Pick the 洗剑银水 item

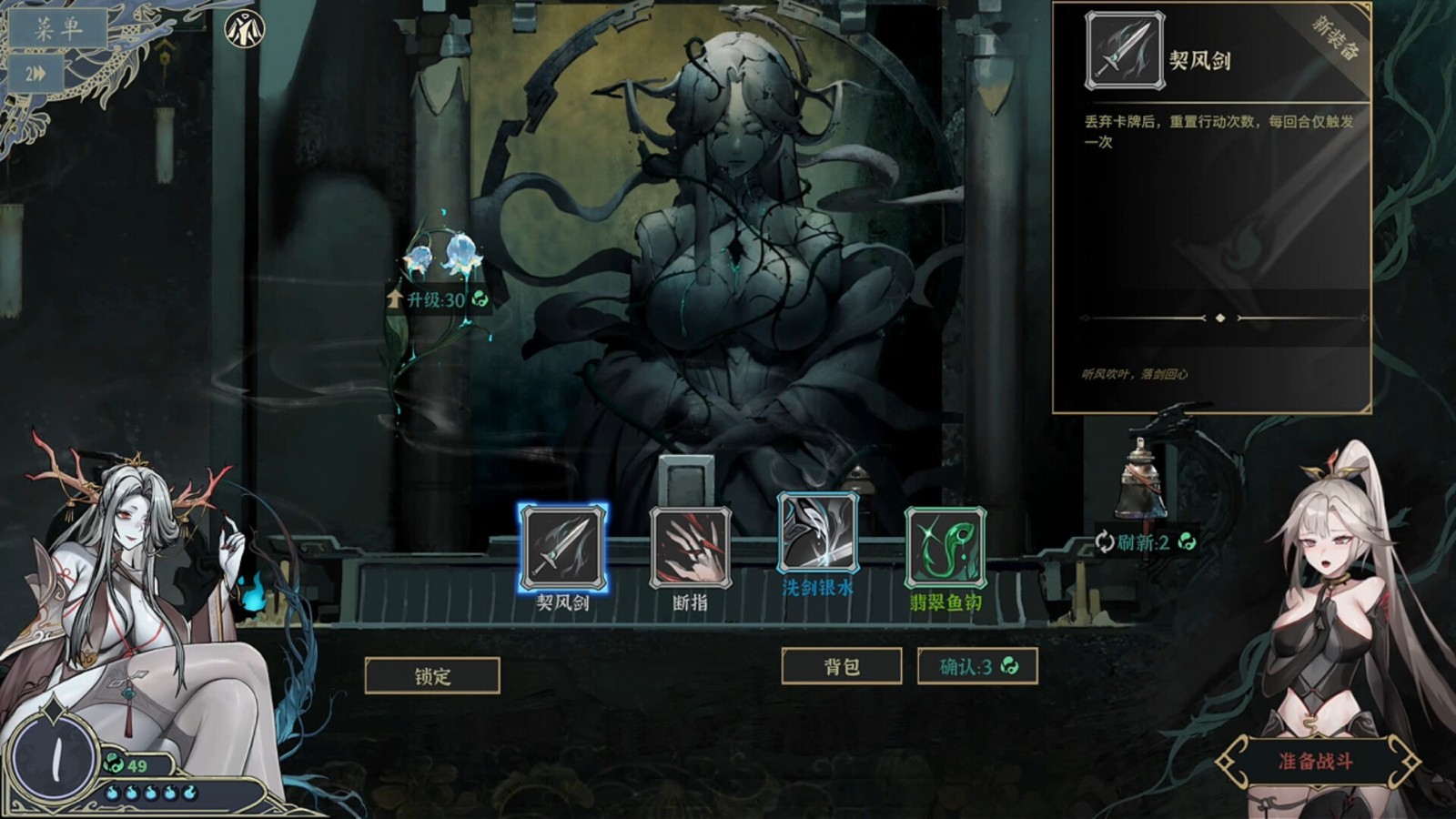point(817,535)
